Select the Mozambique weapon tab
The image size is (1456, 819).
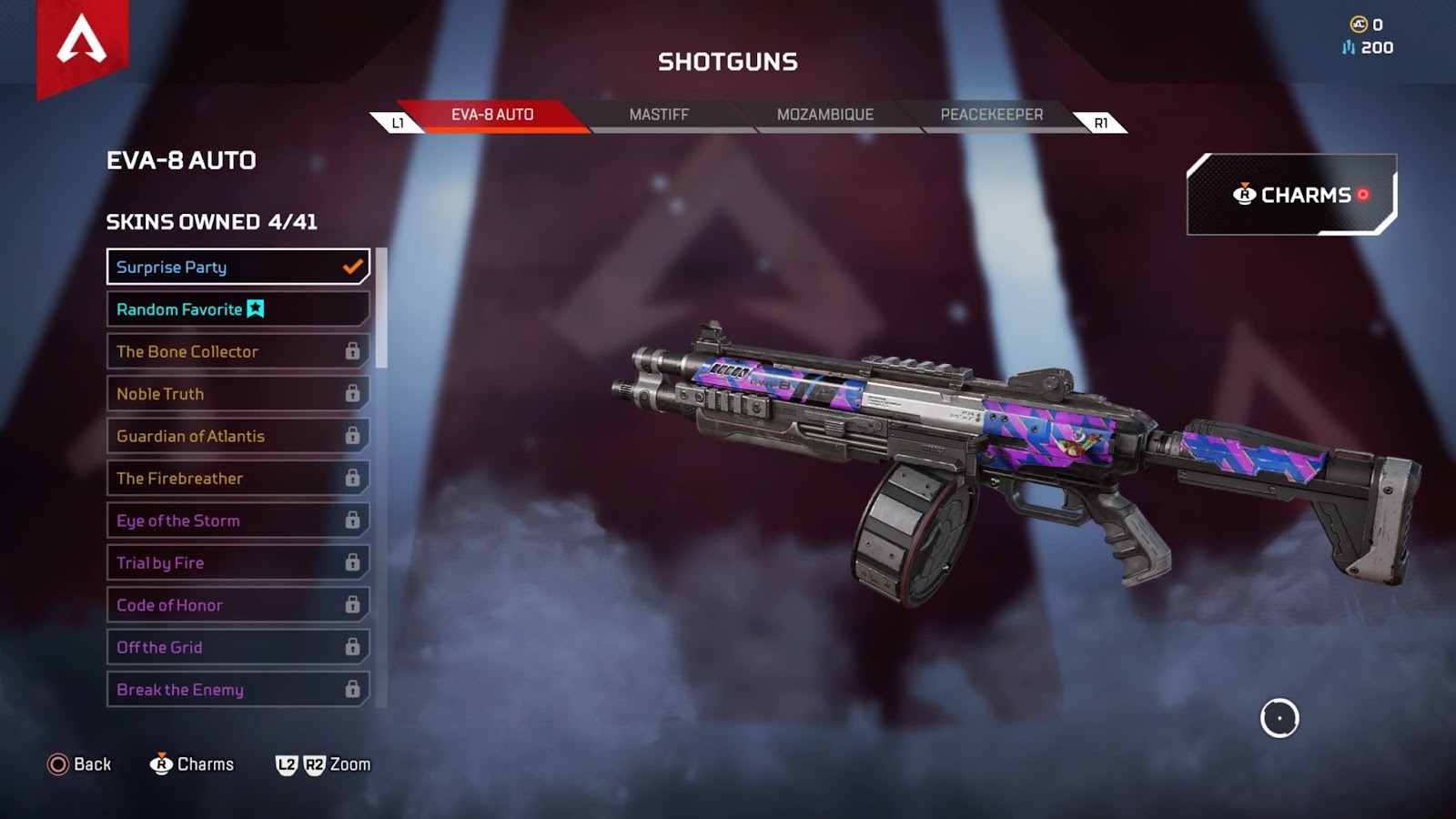pos(824,115)
